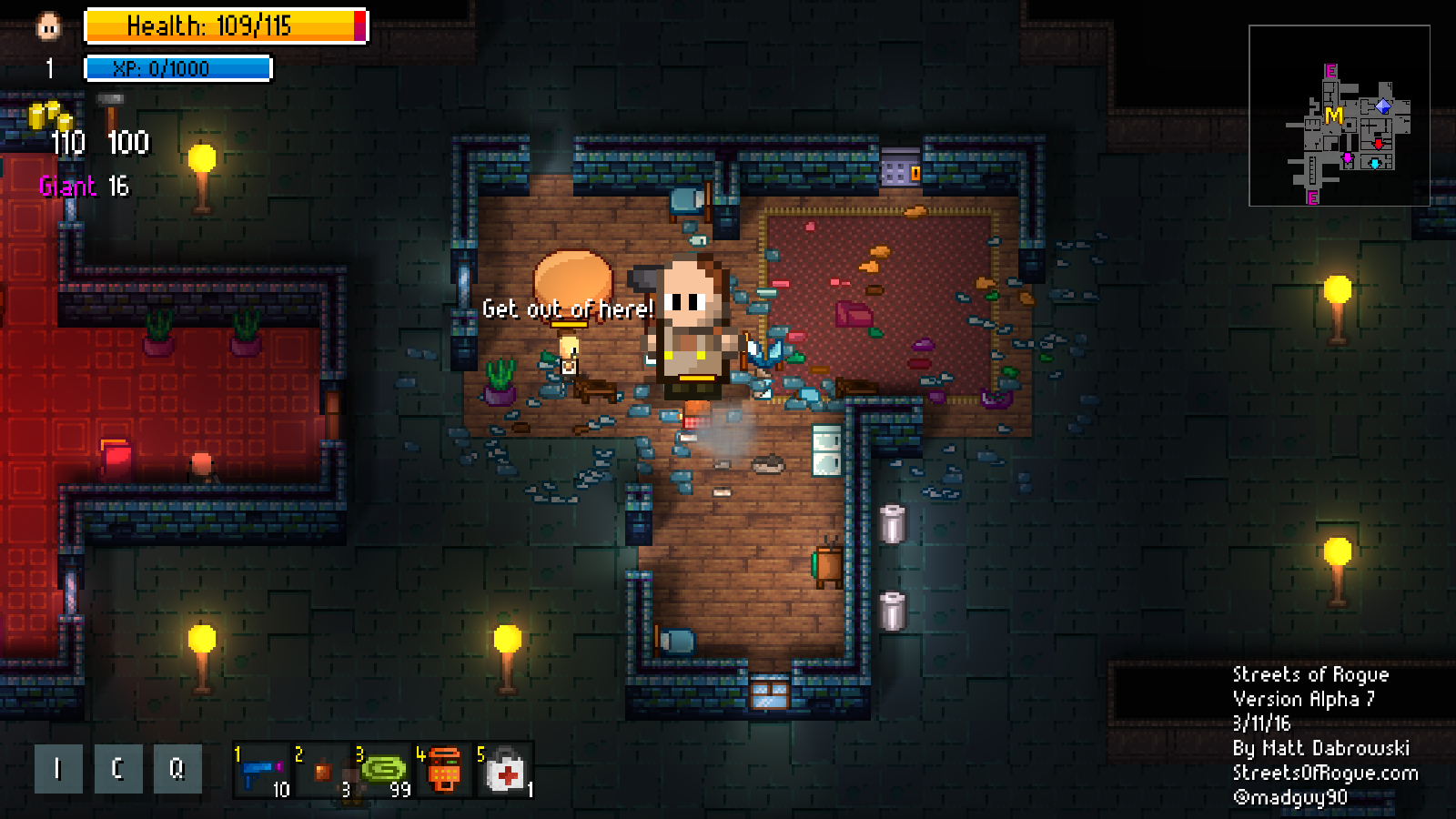The image size is (1456, 819).
Task: Open the minimap in the top-right corner
Action: pyautogui.click(x=1341, y=117)
